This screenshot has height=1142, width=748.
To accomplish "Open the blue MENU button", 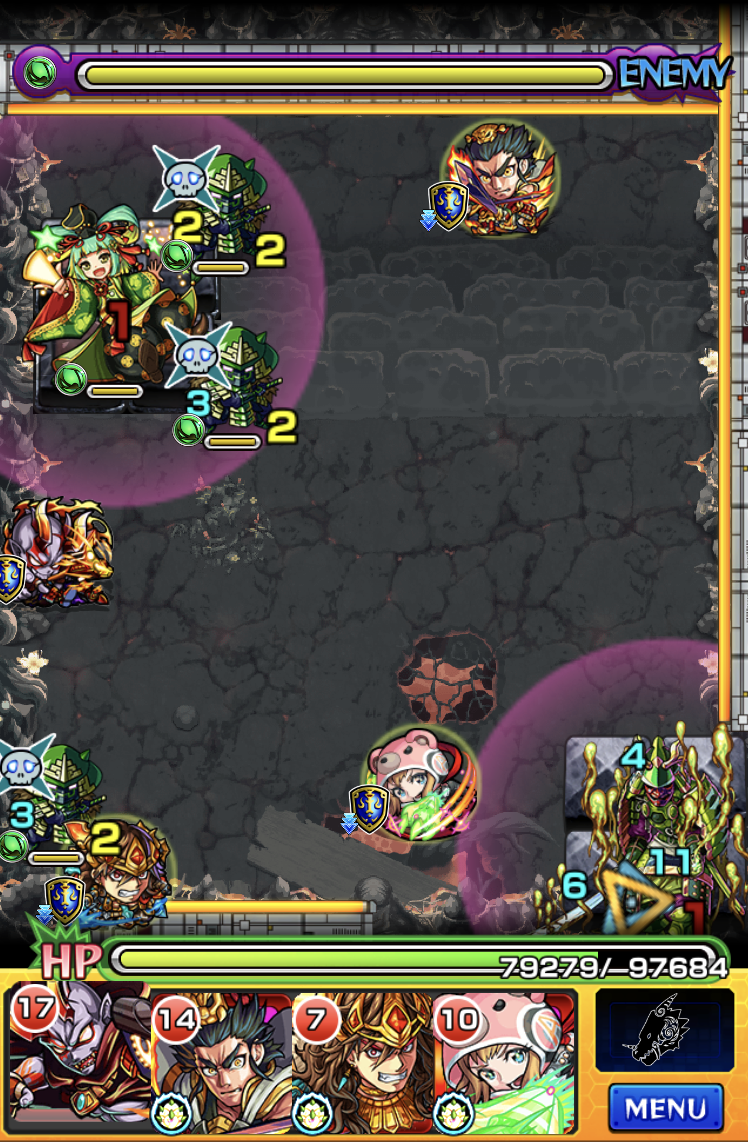I will [665, 1108].
